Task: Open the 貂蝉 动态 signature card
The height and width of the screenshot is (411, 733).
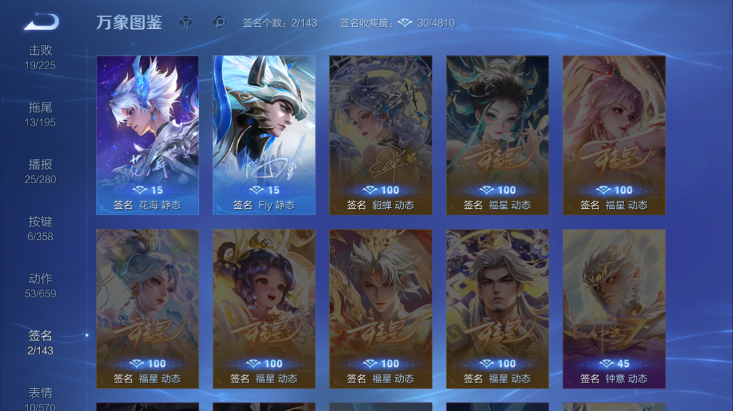Action: click(x=381, y=135)
